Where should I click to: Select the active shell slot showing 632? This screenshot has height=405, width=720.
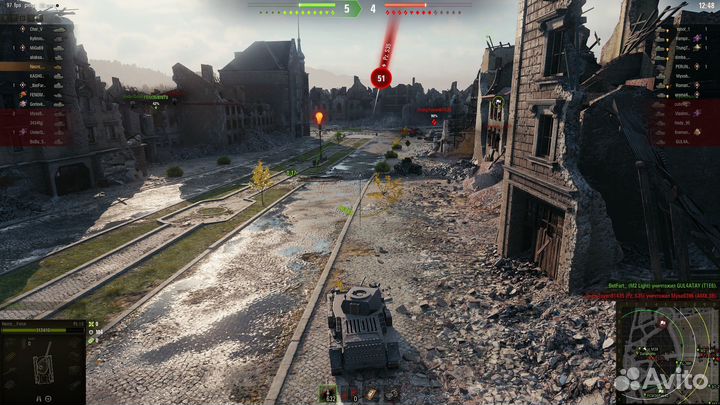(x=328, y=393)
